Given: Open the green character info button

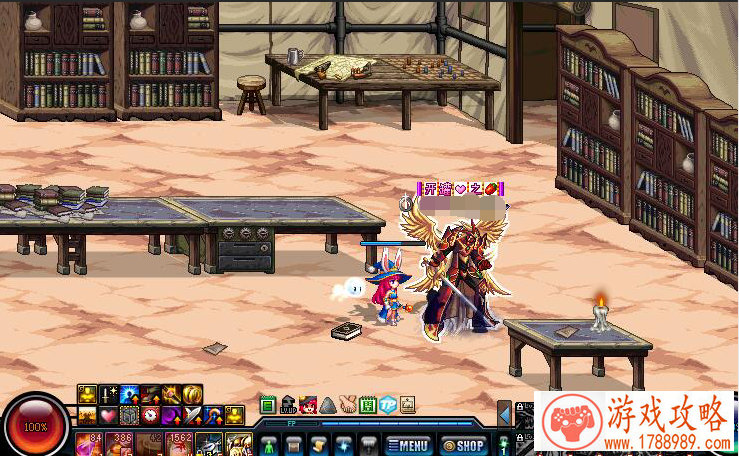Looking at the screenshot, I should click(268, 445).
